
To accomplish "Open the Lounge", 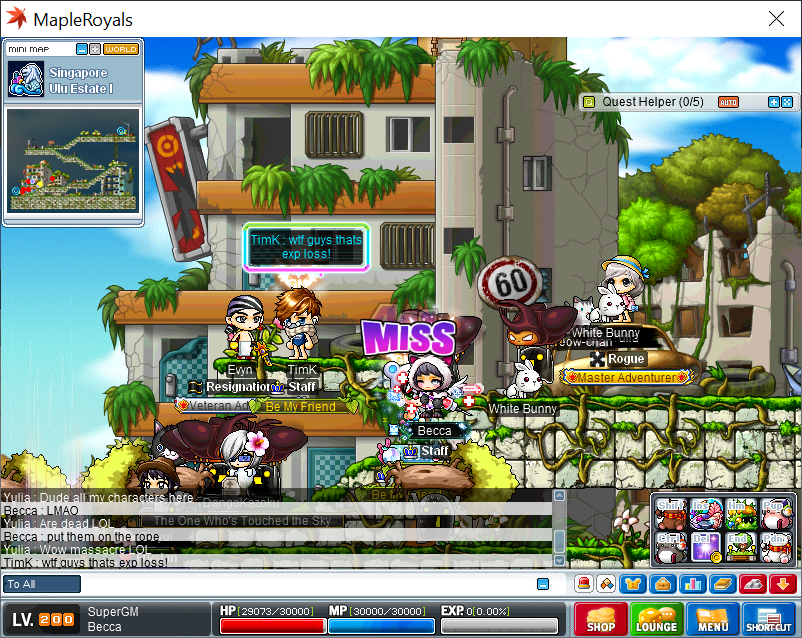I will pos(656,619).
